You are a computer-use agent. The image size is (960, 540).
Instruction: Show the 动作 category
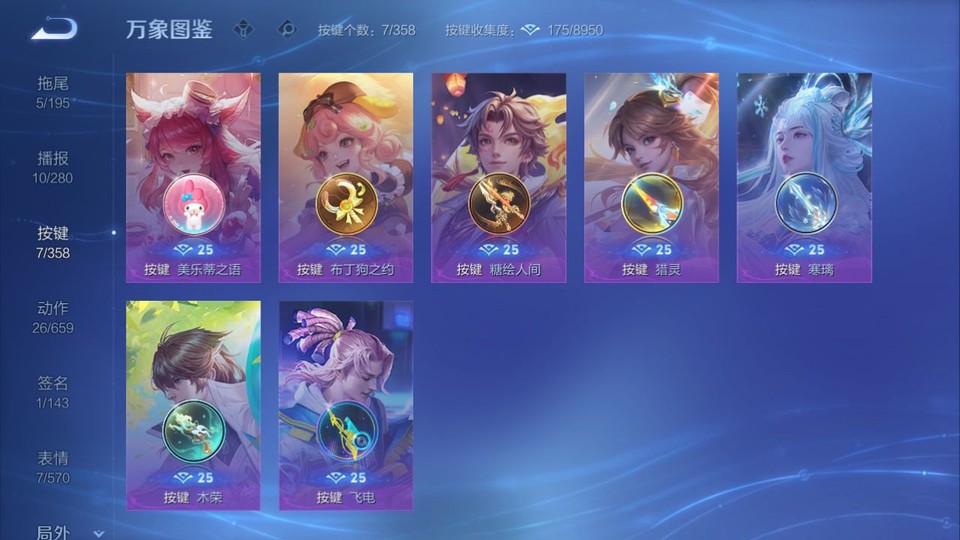[x=53, y=316]
